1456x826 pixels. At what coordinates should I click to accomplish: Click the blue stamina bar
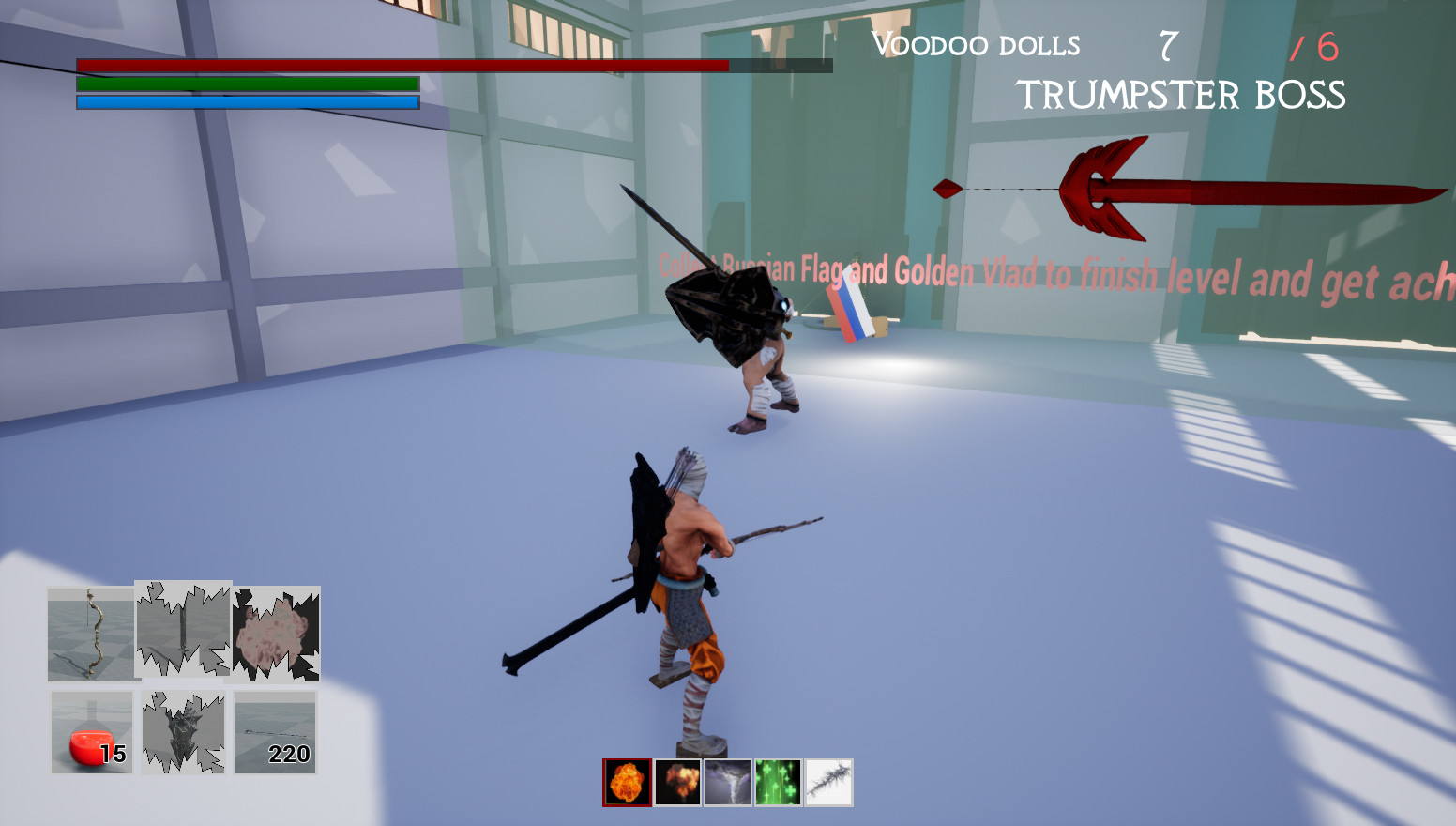coord(246,100)
